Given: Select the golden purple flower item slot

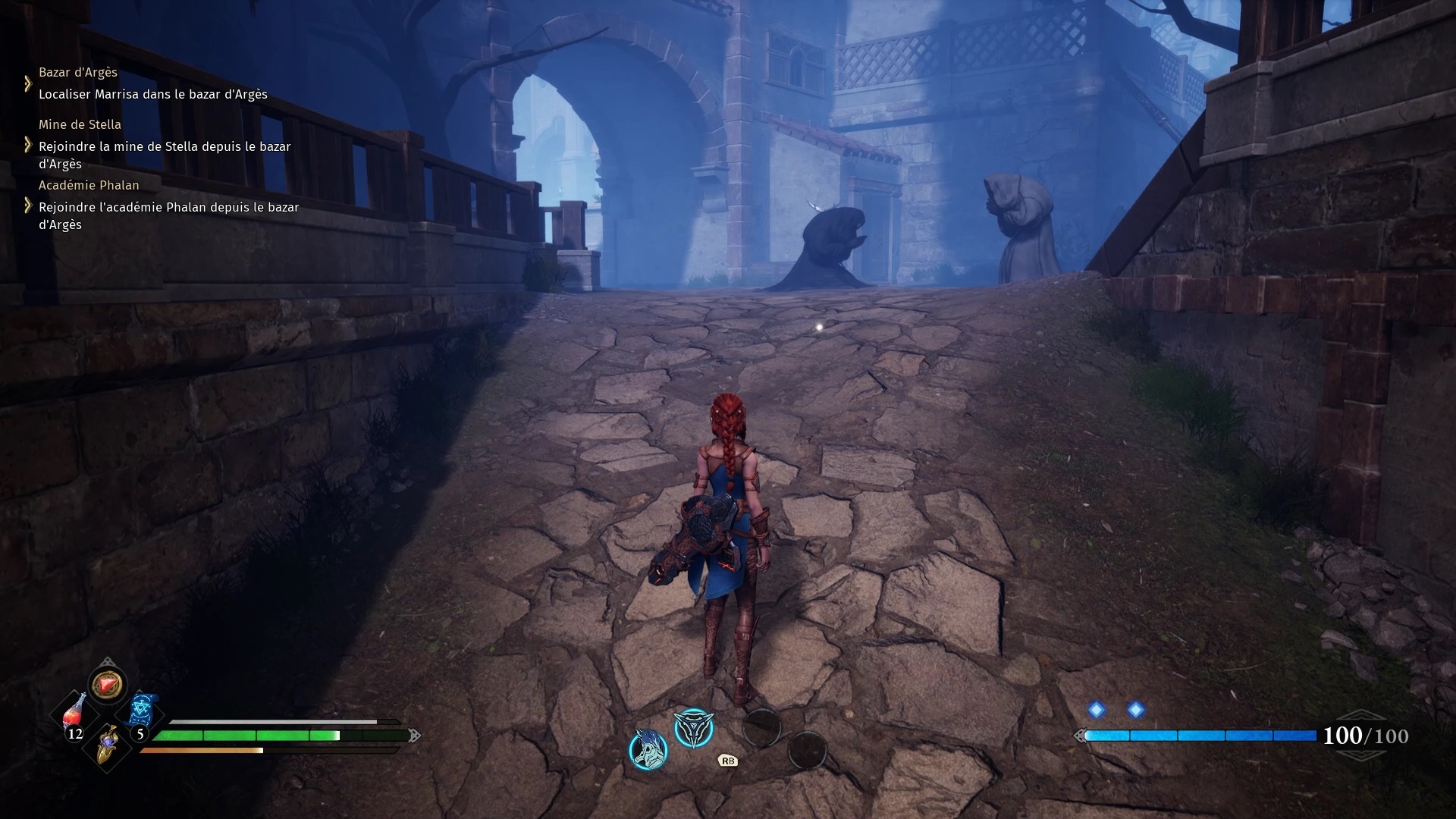Looking at the screenshot, I should [108, 742].
